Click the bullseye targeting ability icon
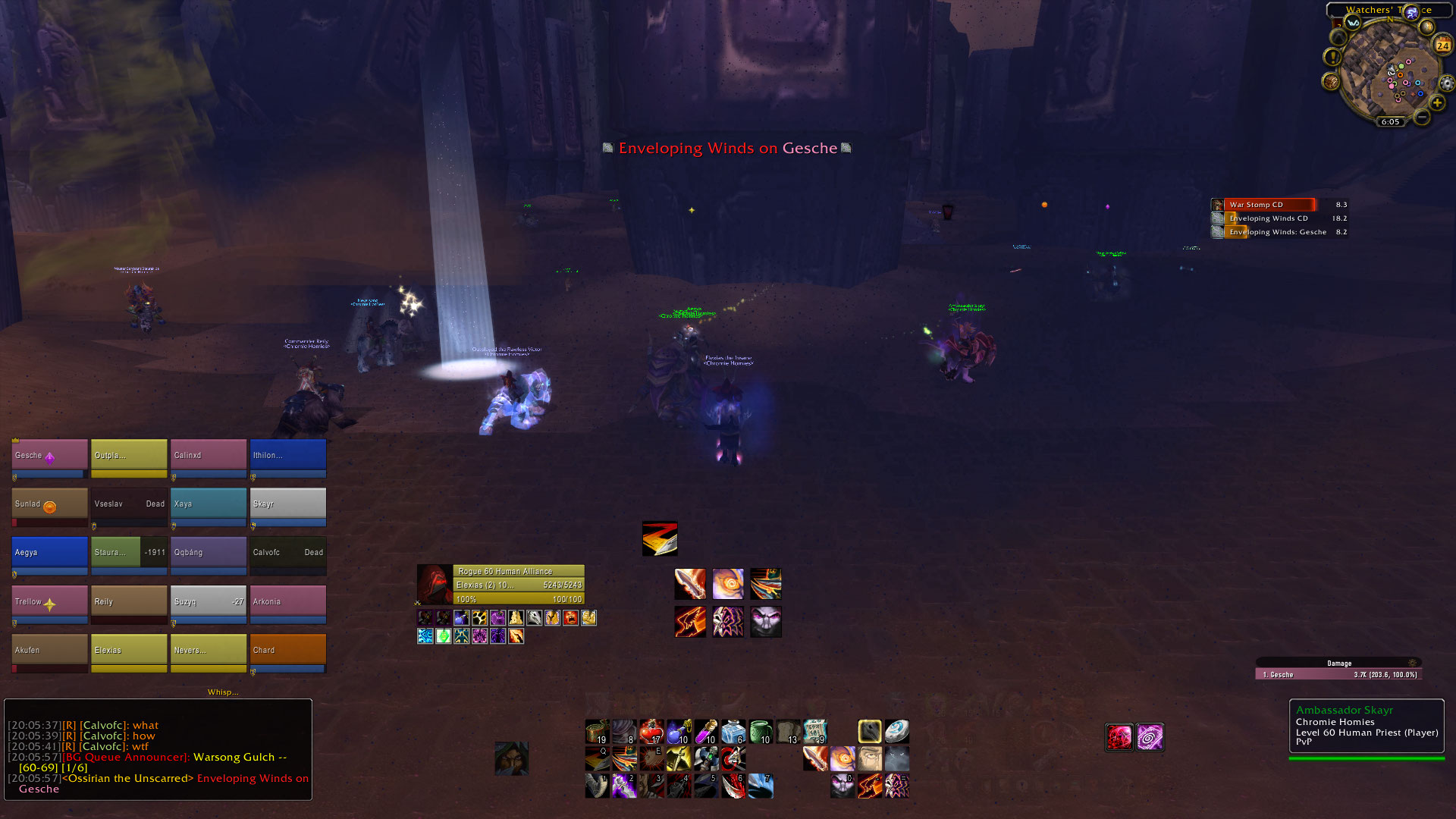 [733, 758]
